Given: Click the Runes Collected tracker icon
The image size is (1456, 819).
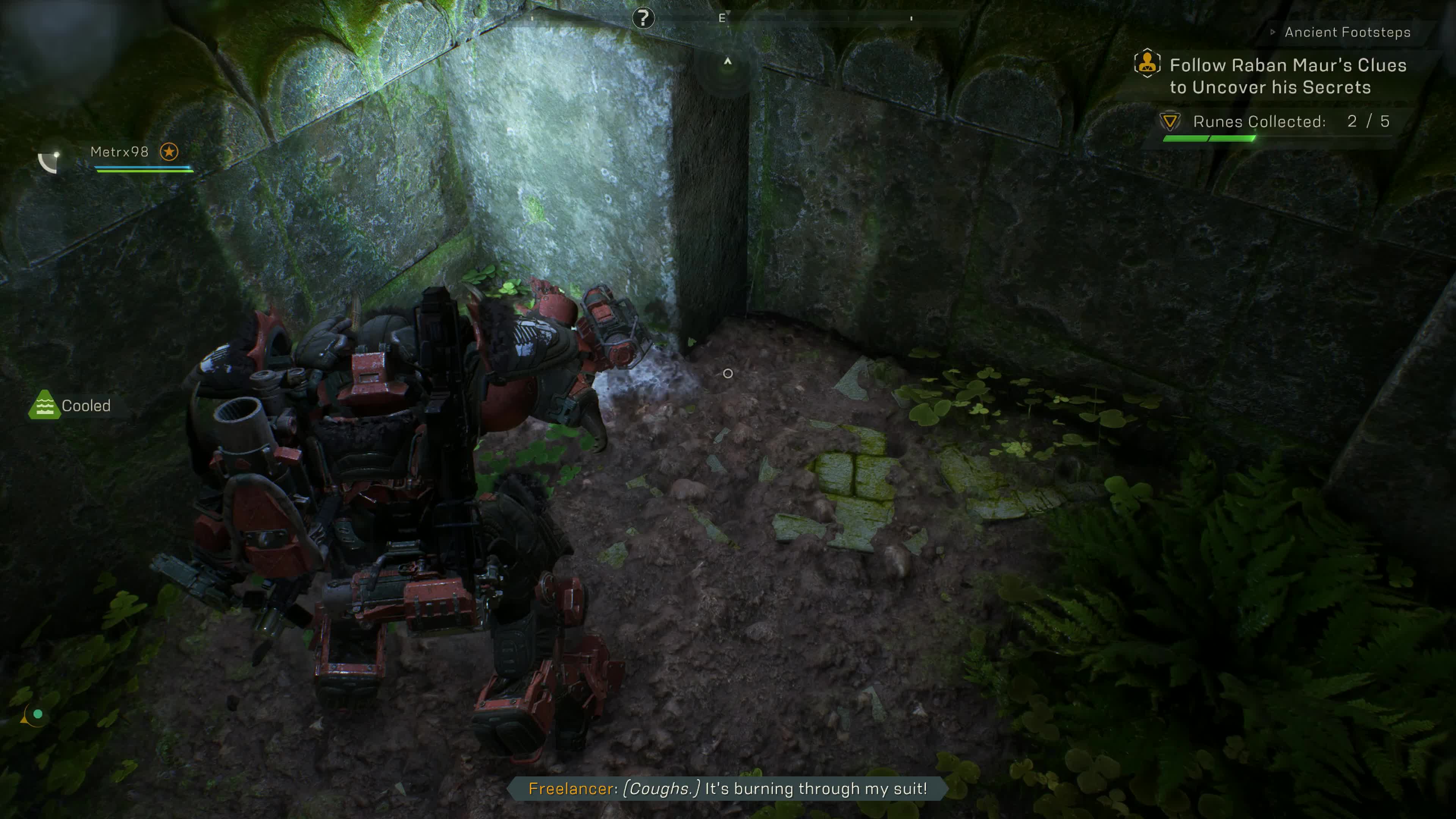Looking at the screenshot, I should pyautogui.click(x=1169, y=121).
